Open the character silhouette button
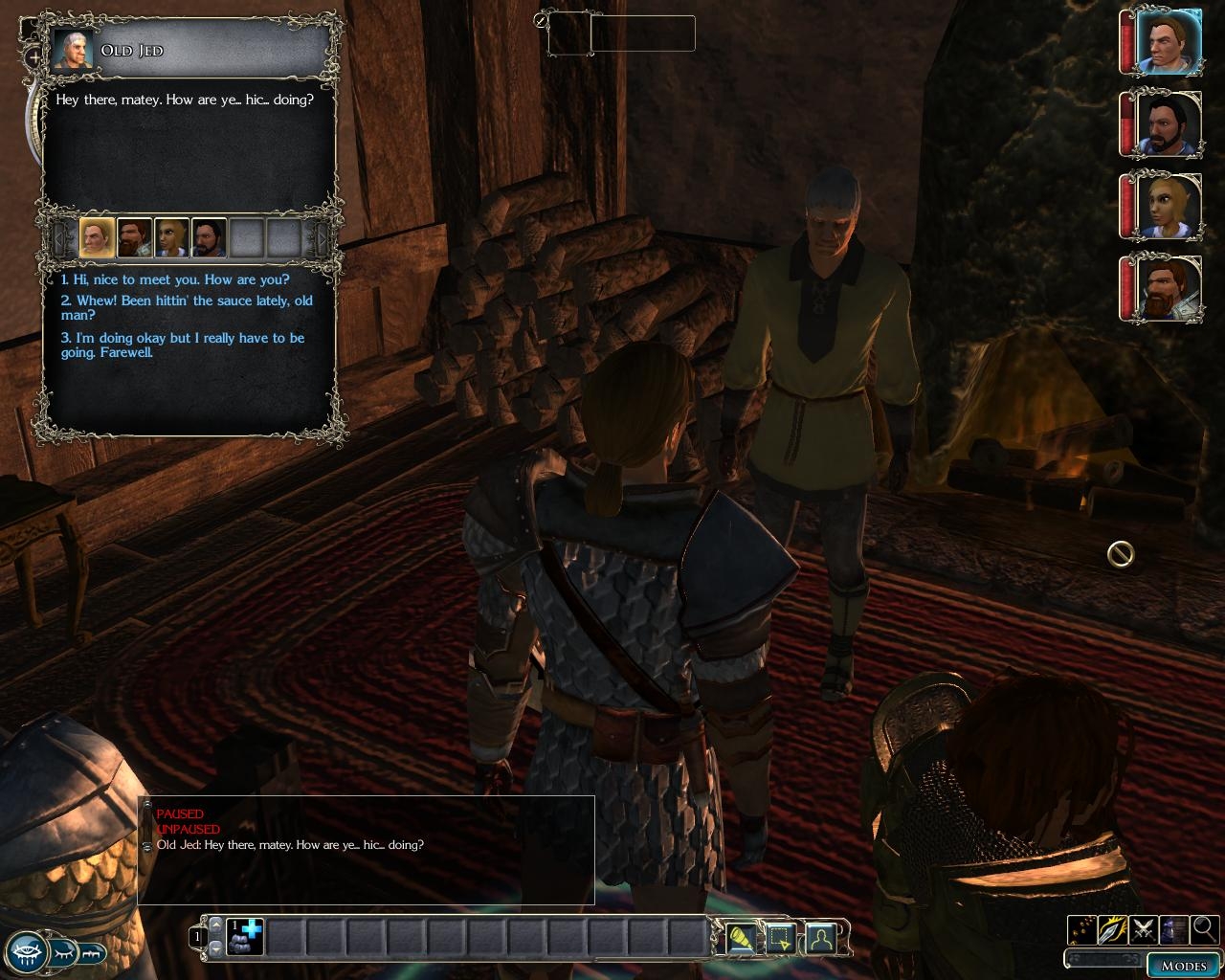Viewport: 1225px width, 980px height. pyautogui.click(x=821, y=938)
